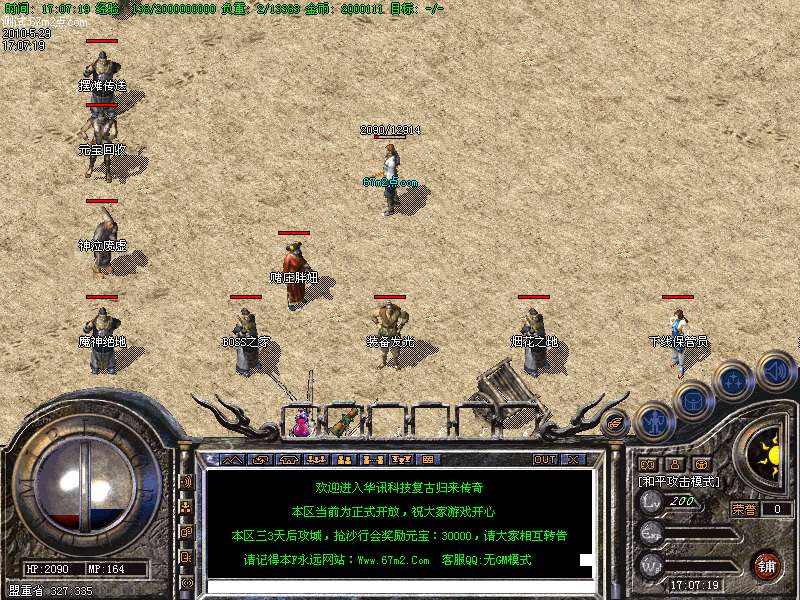Click the OUT button on chat bar
Screen dimensions: 800x600
point(544,460)
